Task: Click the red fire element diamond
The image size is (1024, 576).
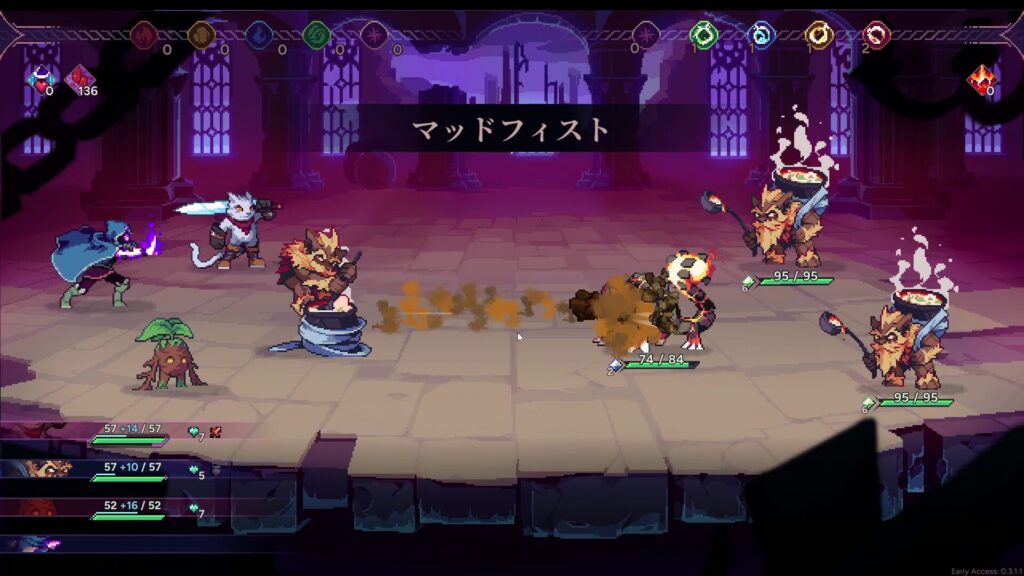Action: pyautogui.click(x=144, y=36)
